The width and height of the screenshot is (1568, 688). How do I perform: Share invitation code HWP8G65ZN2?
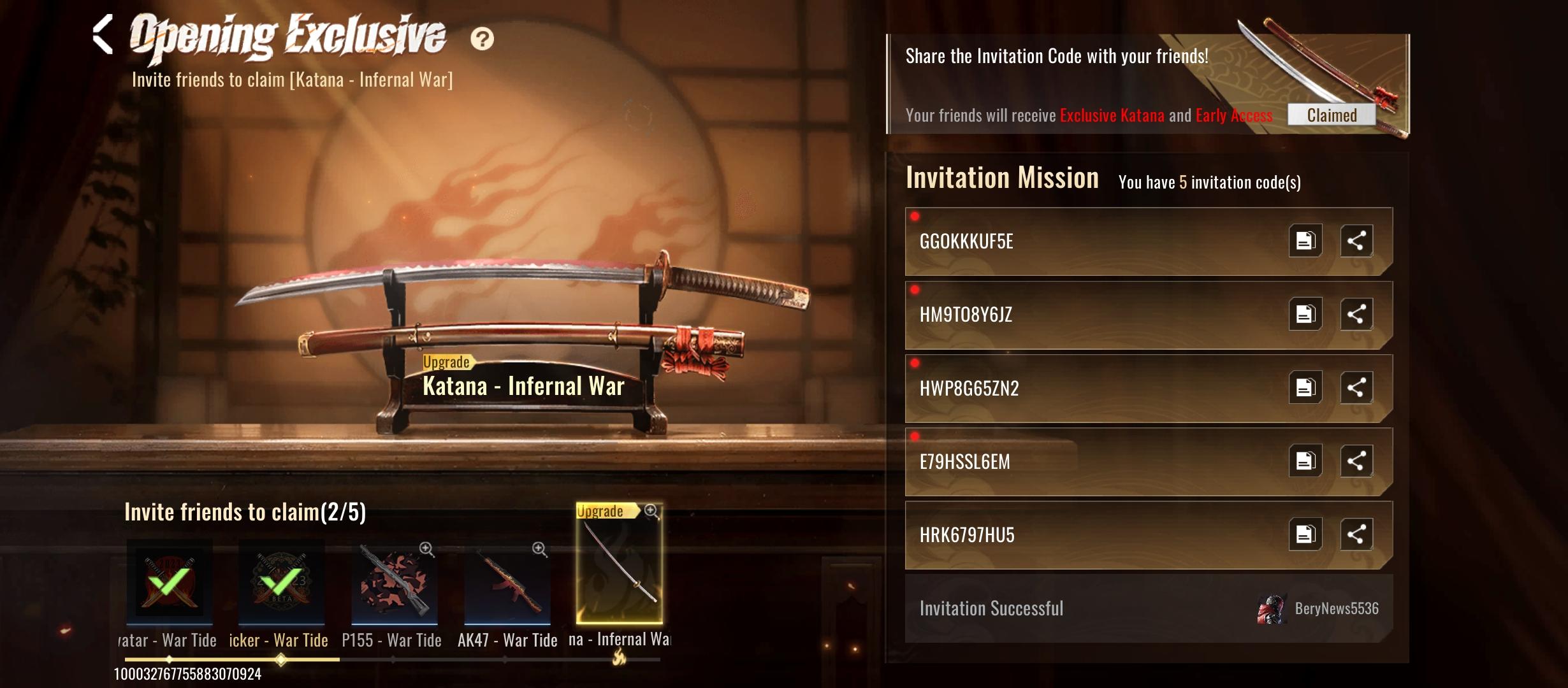(1356, 387)
